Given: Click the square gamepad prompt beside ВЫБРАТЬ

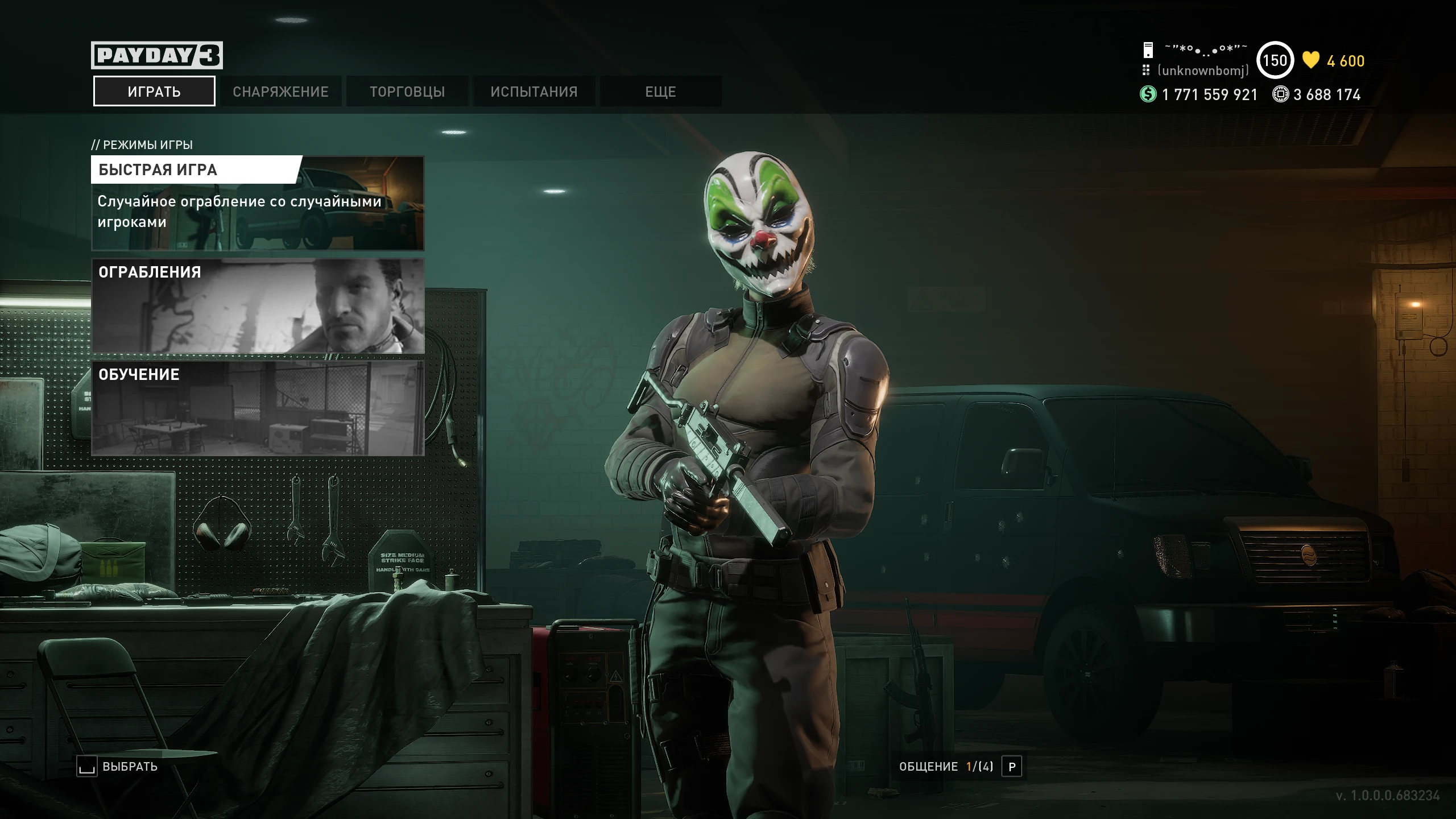Looking at the screenshot, I should 86,766.
